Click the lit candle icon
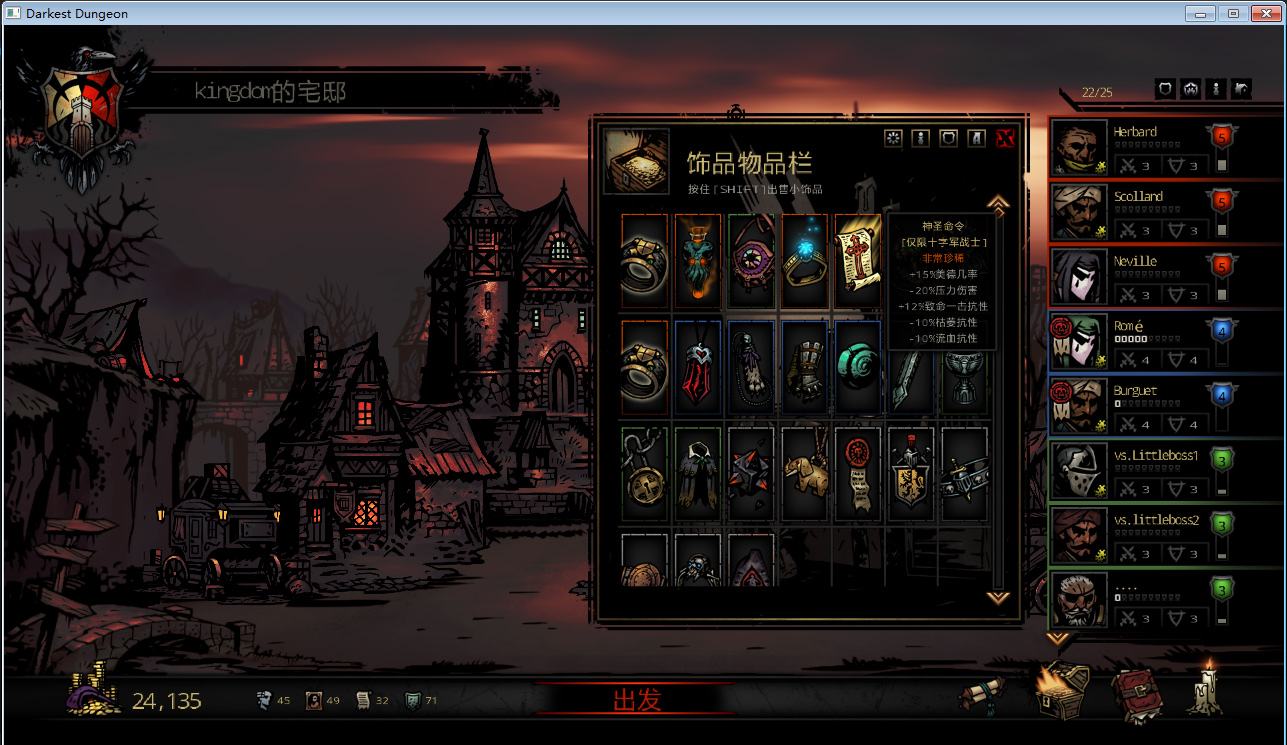 1206,690
